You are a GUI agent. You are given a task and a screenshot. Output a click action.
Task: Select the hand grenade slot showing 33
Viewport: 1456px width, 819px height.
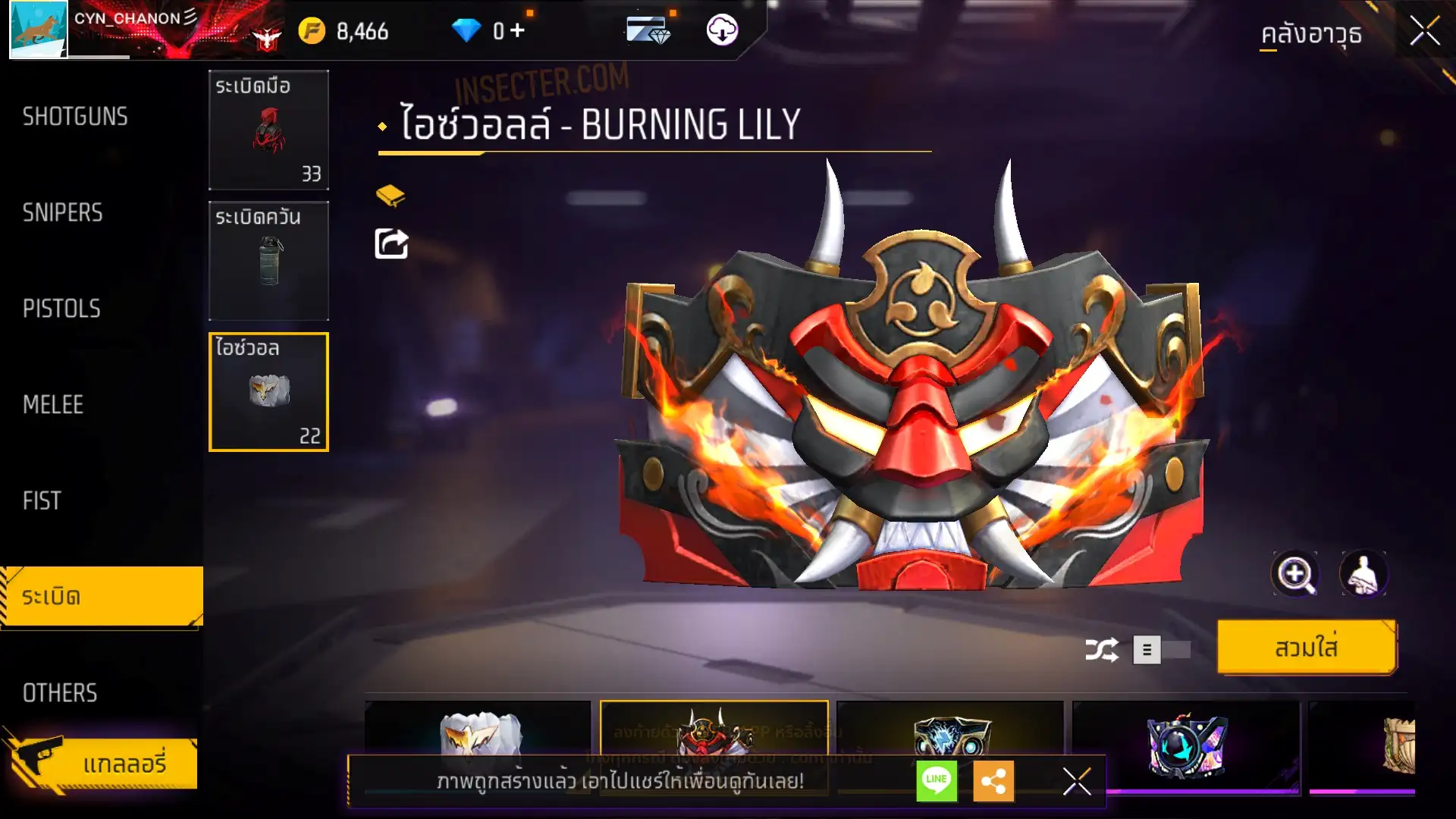[268, 130]
